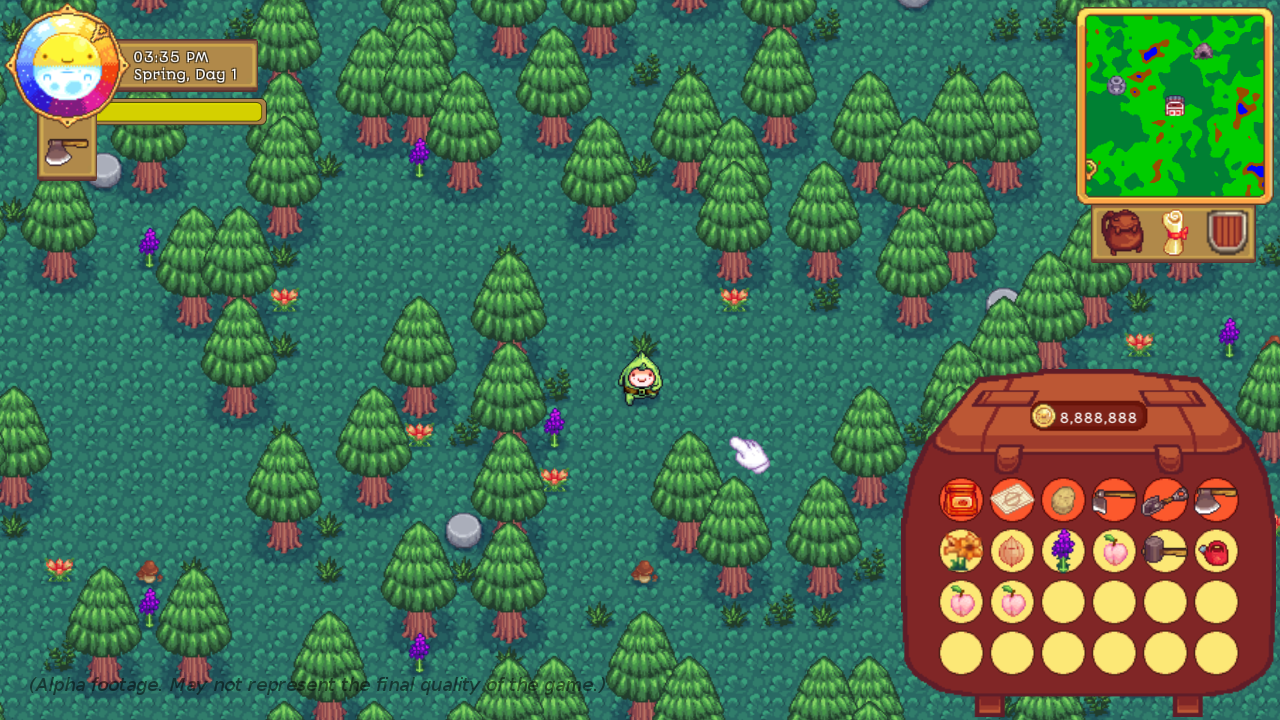
Task: Select the Shovel from the inventory
Action: 1165,500
